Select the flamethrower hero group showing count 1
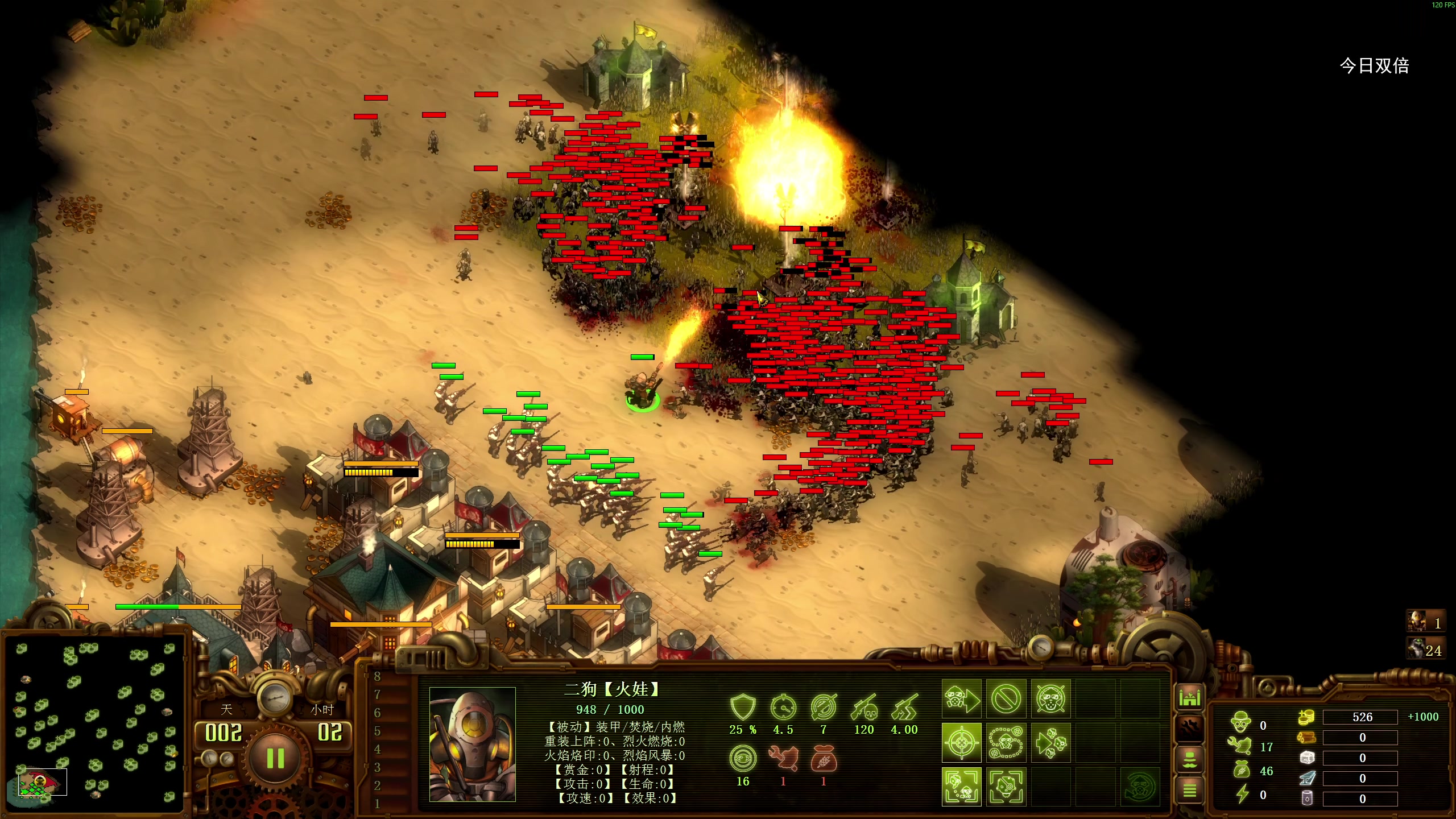This screenshot has width=1456, height=819. pos(1425,622)
